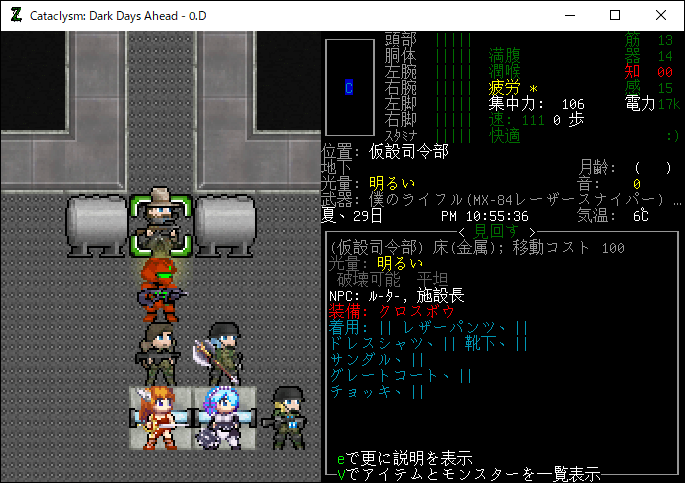
Task: Maximize the game window
Action: (615, 15)
